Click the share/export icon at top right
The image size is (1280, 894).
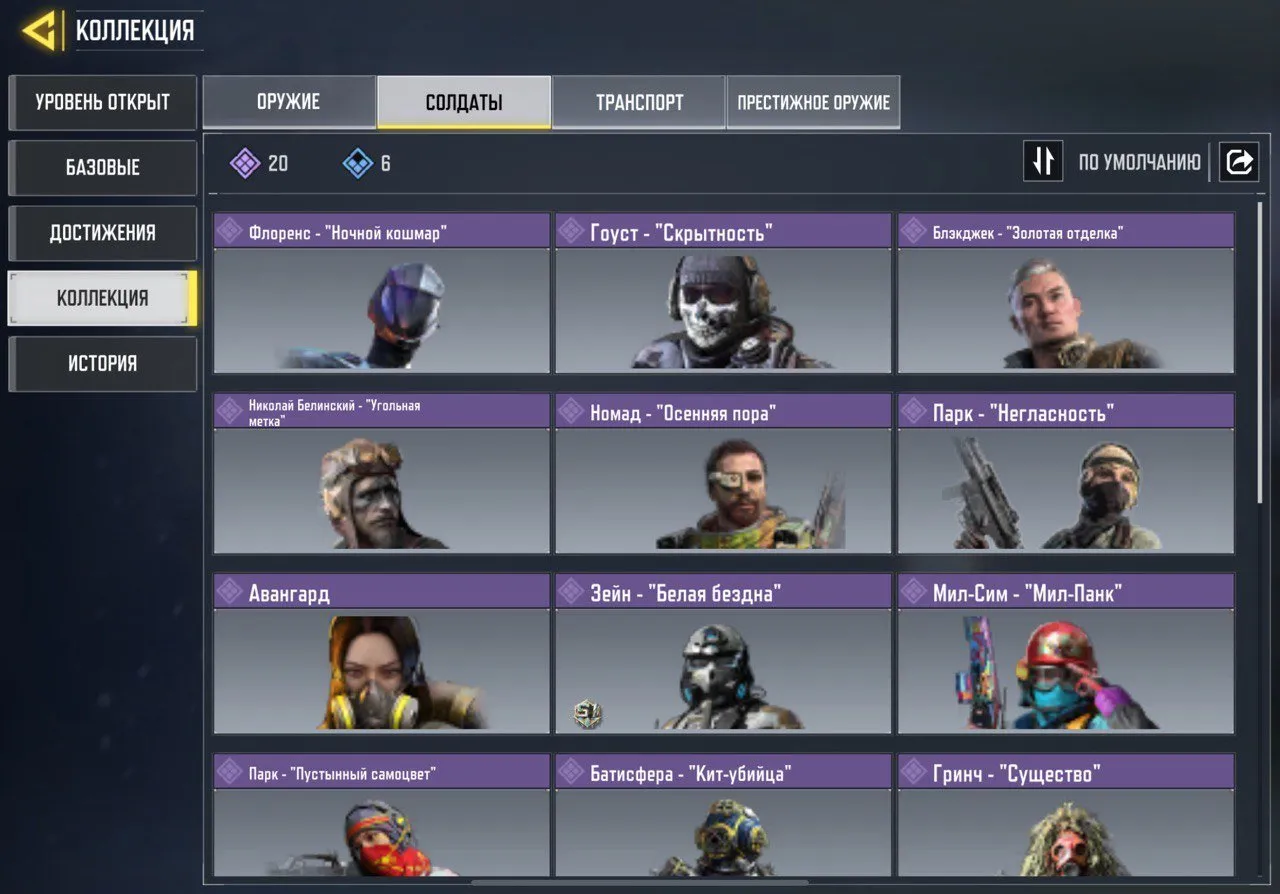[1239, 161]
